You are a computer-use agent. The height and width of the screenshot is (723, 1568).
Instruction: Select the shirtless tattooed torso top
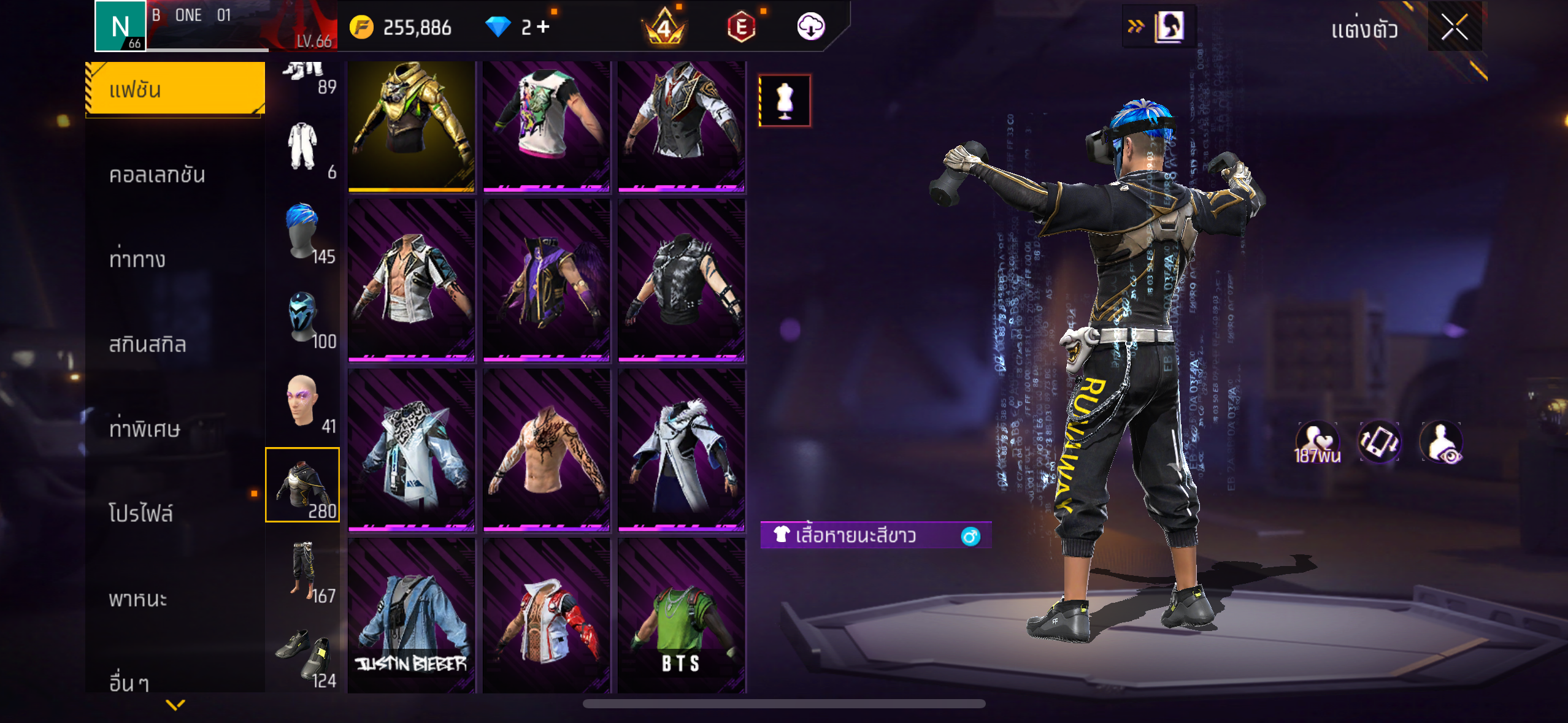546,449
